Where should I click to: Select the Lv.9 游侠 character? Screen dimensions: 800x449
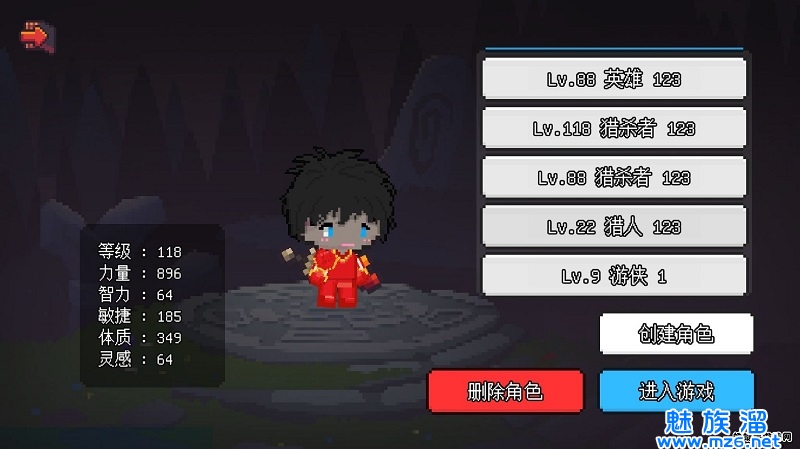614,275
